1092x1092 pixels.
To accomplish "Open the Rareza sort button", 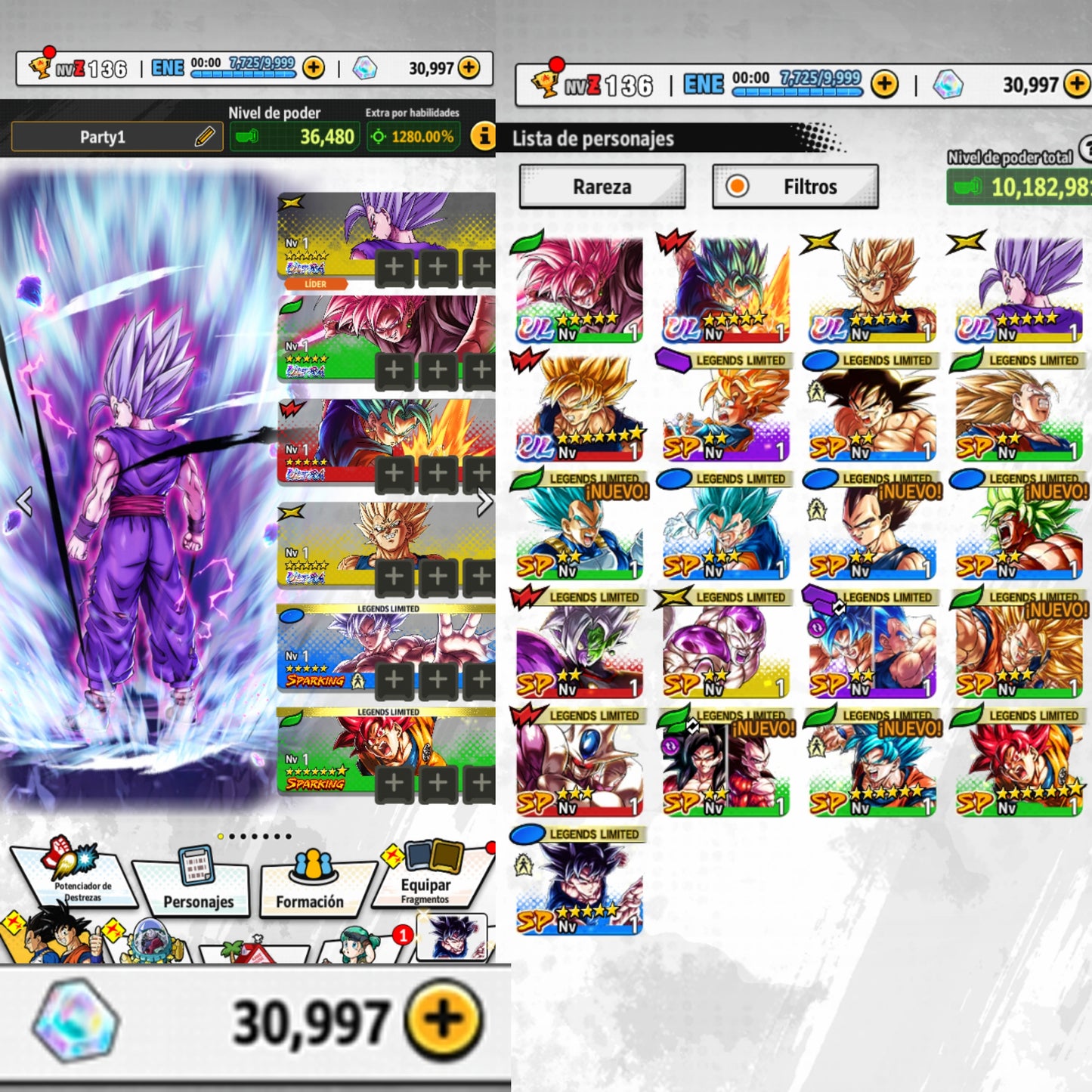I will pos(602,187).
